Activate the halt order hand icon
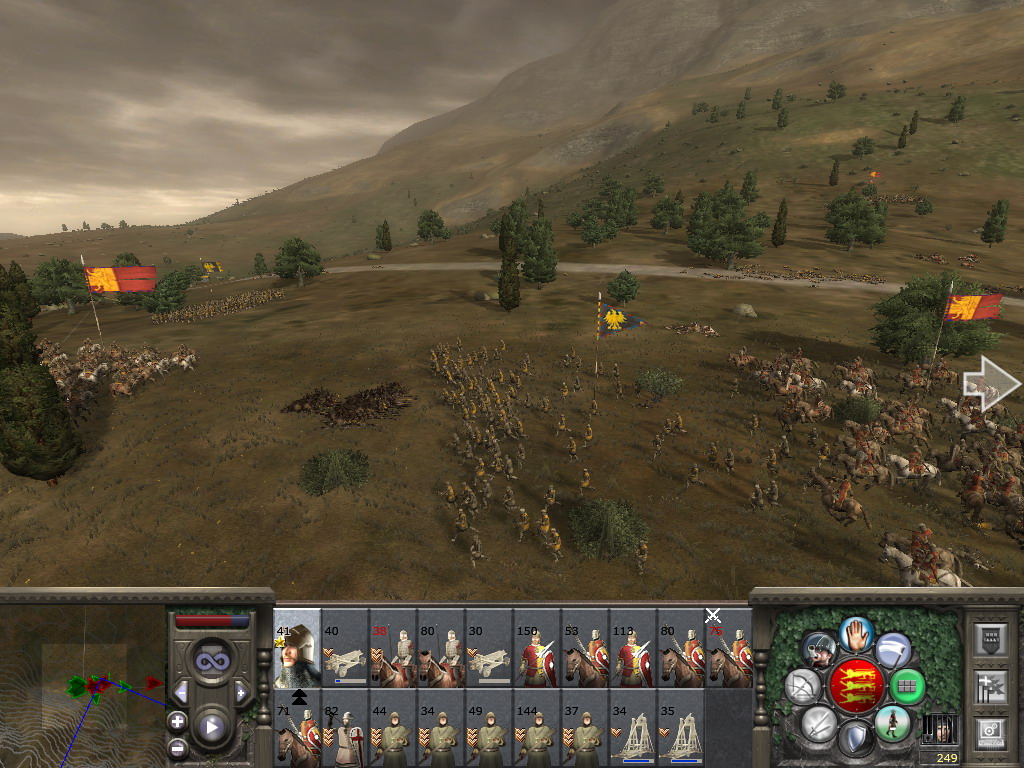Viewport: 1024px width, 768px height. 856,633
